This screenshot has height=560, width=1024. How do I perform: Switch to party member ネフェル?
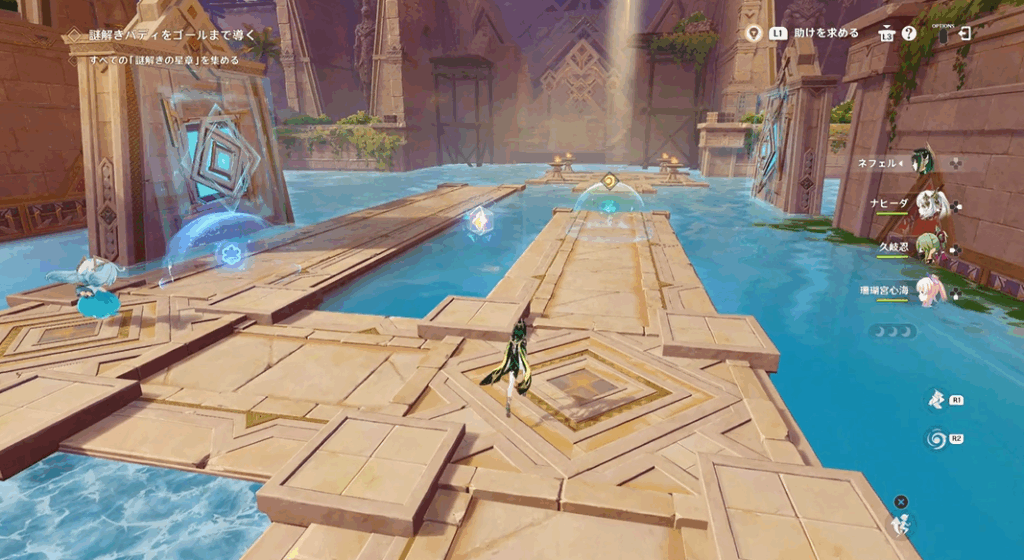pyautogui.click(x=921, y=162)
